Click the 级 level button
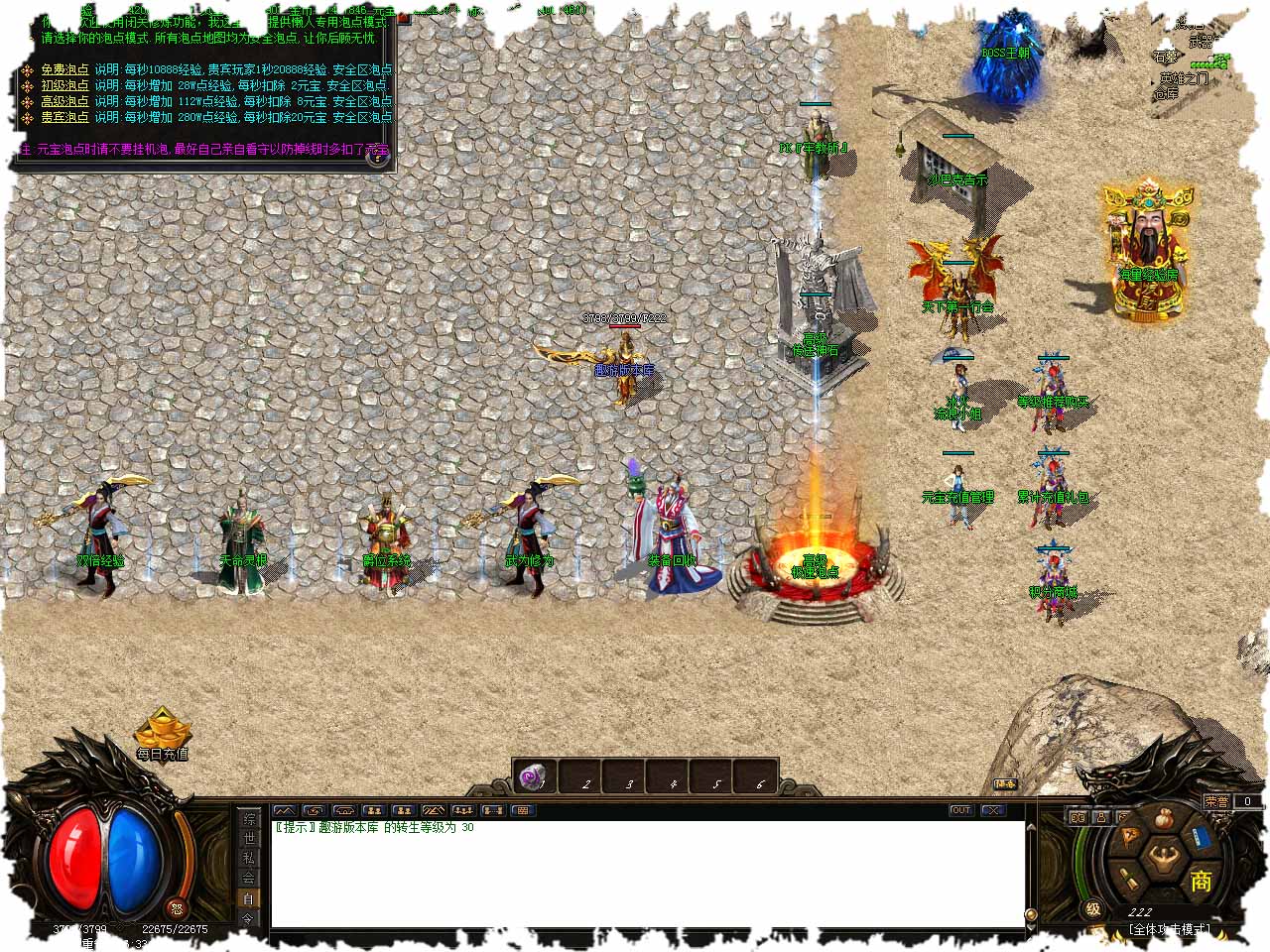Image resolution: width=1270 pixels, height=952 pixels. click(x=1092, y=908)
